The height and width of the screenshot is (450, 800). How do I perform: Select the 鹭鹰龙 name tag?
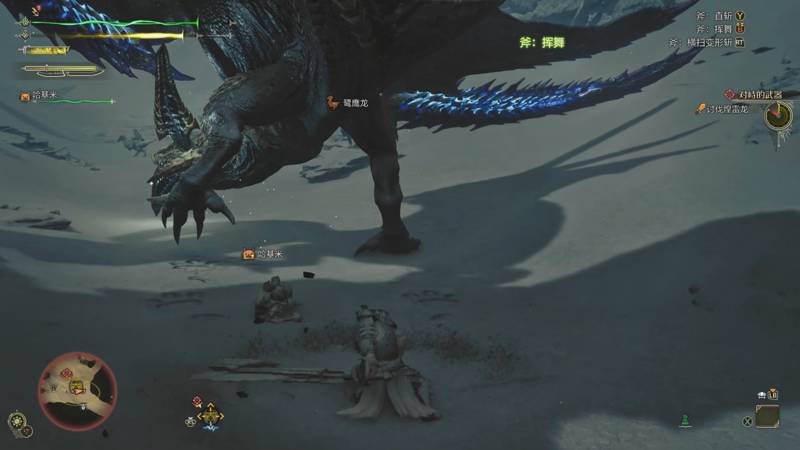(350, 102)
